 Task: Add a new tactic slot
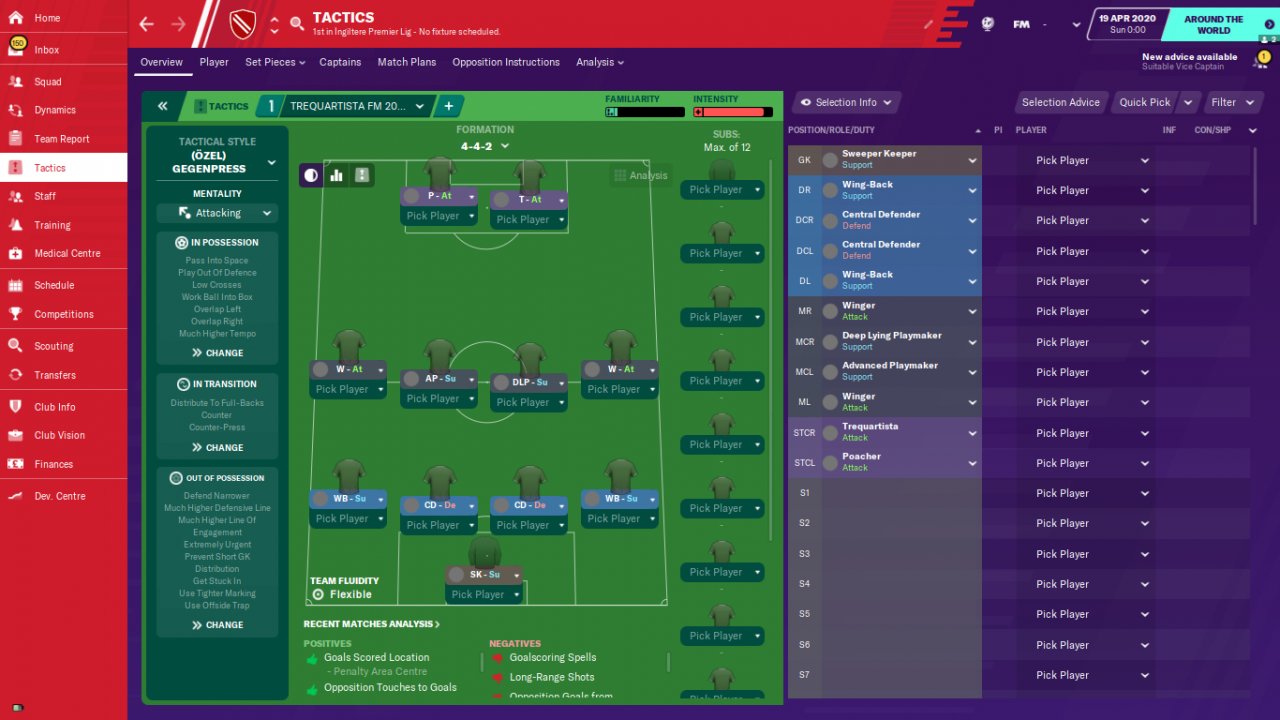tap(448, 106)
